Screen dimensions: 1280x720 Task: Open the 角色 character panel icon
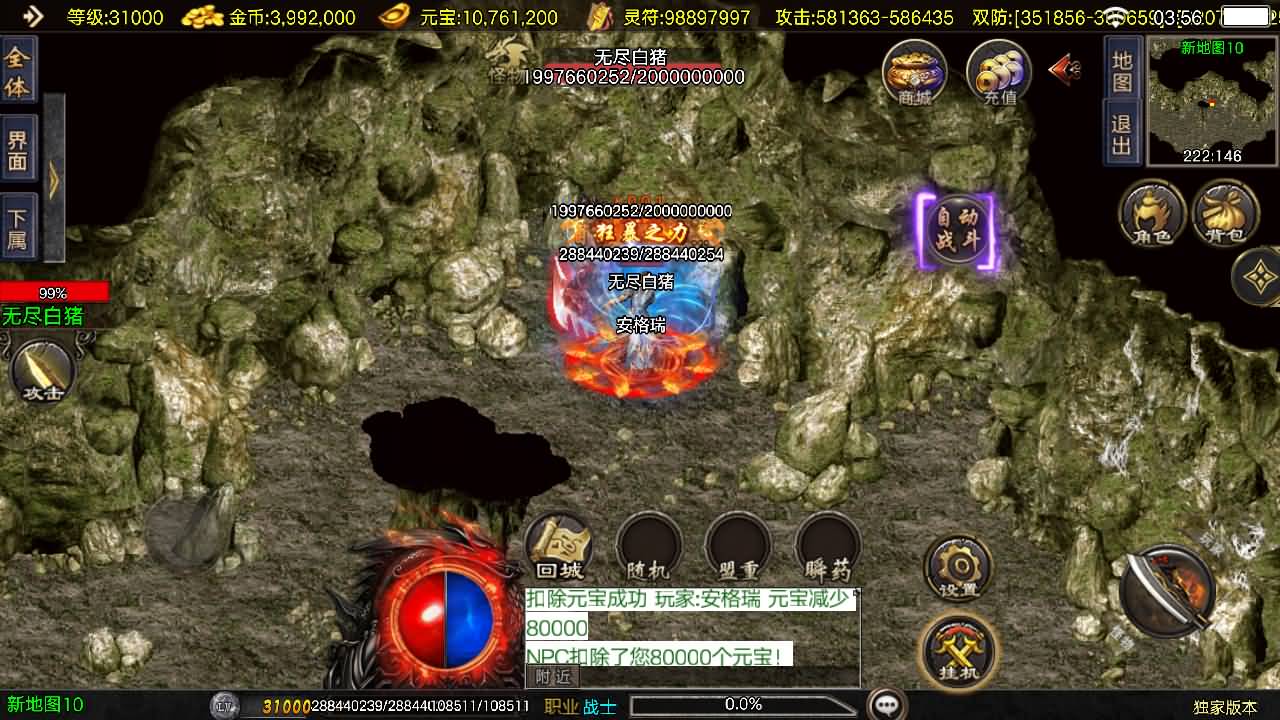pos(1152,213)
